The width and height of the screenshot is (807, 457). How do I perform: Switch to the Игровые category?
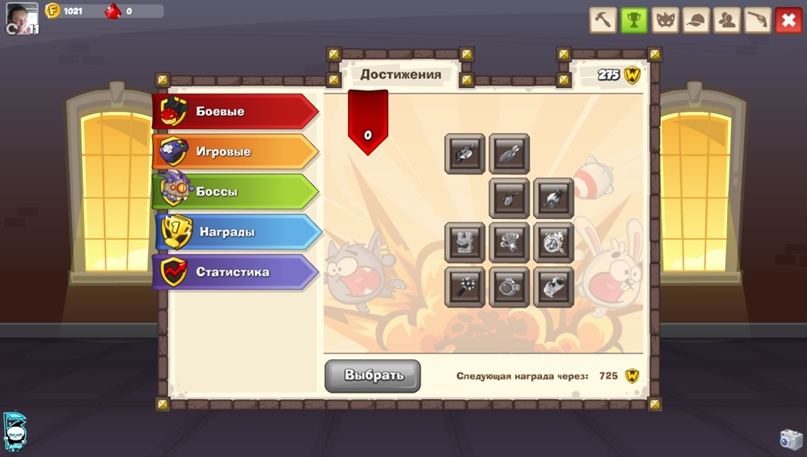(x=235, y=152)
